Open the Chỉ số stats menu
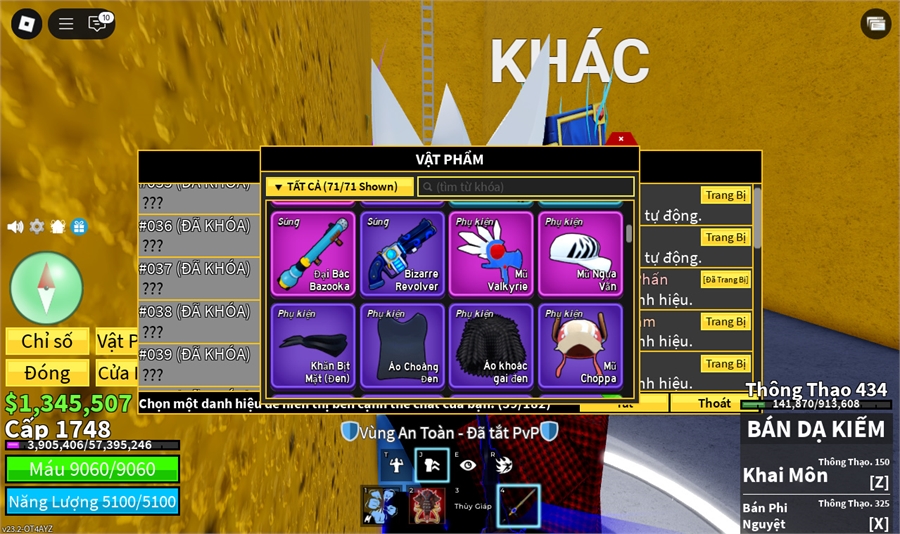900x534 pixels. point(47,342)
